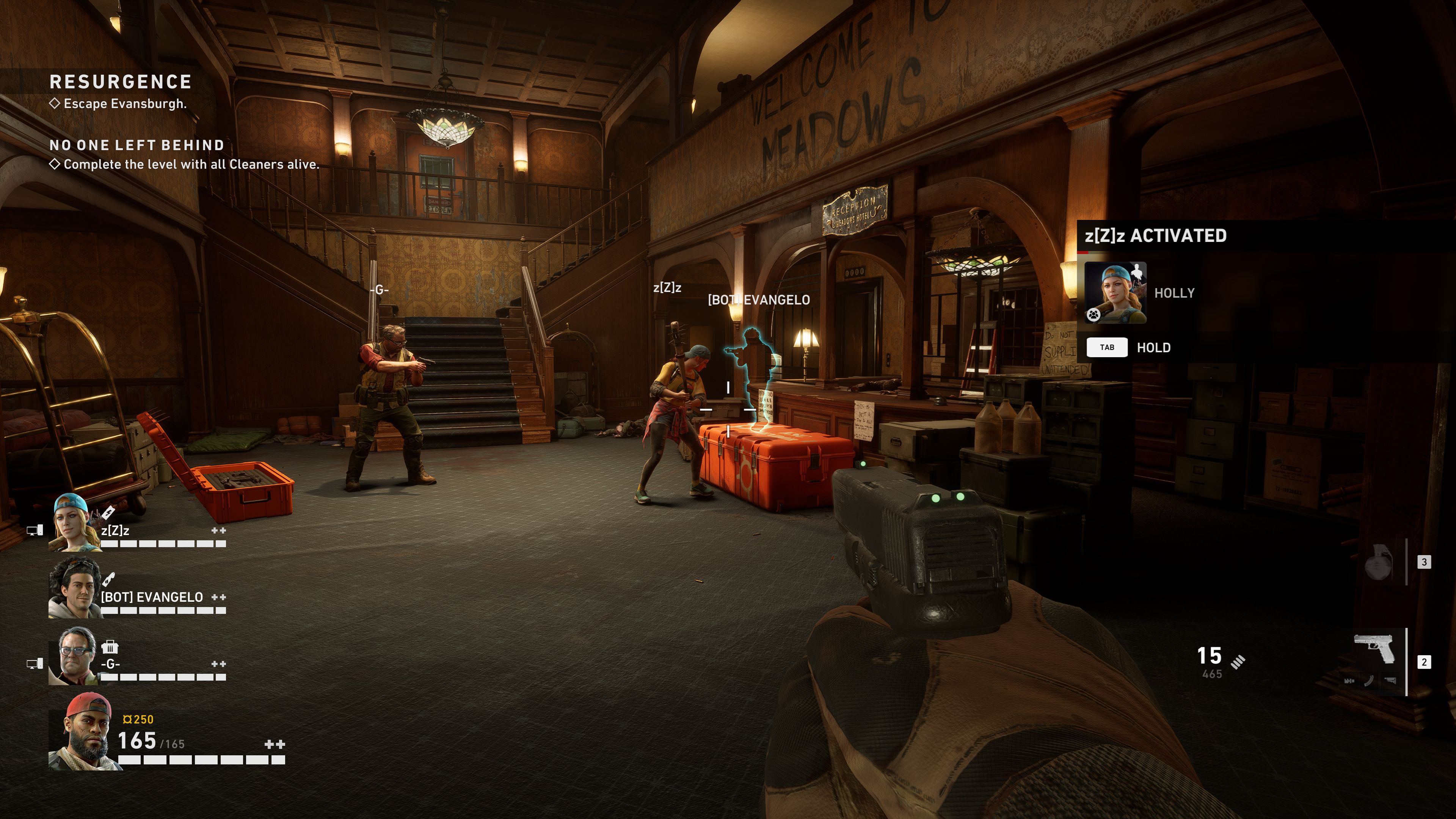Click the No One Left Behind objective
The width and height of the screenshot is (1456, 819).
(x=137, y=146)
